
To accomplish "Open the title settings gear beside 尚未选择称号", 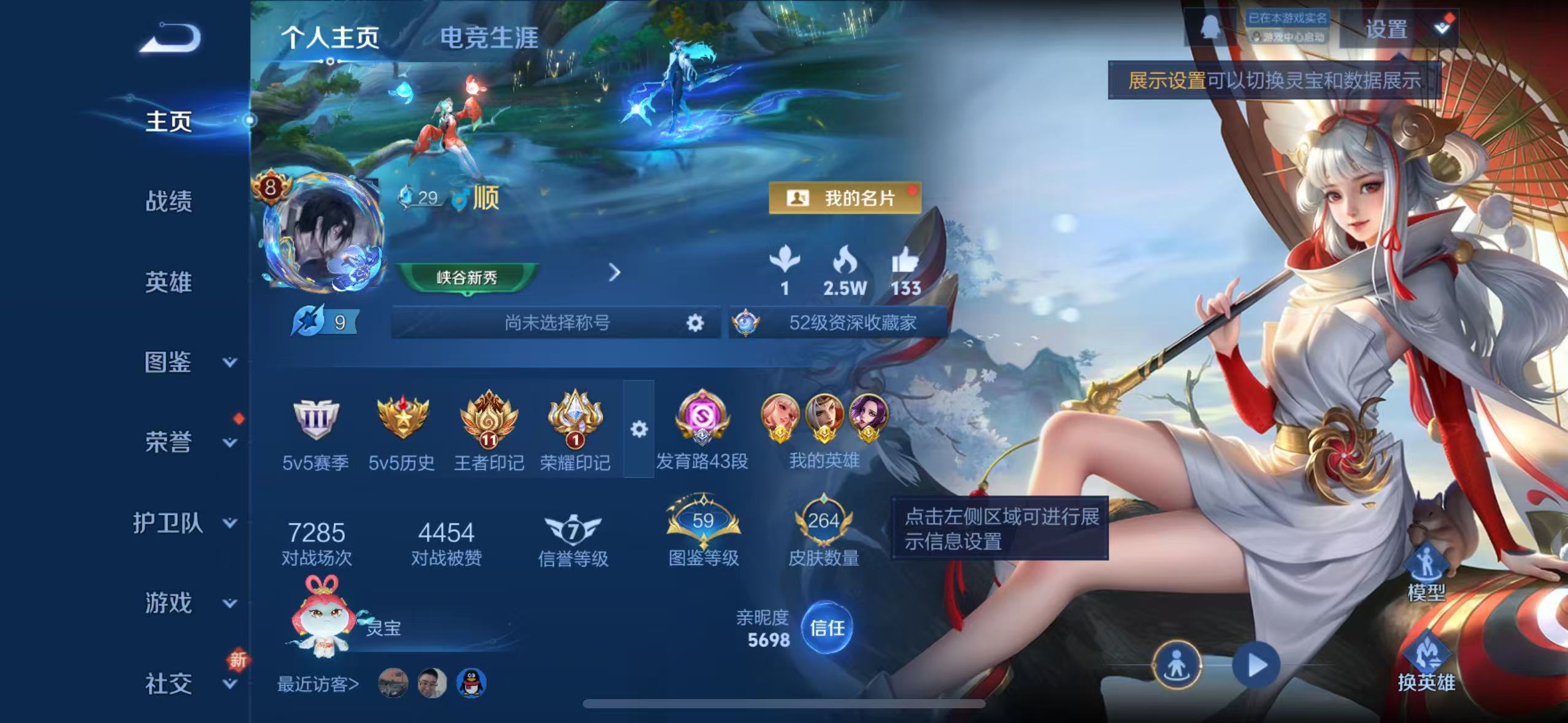I will 694,322.
